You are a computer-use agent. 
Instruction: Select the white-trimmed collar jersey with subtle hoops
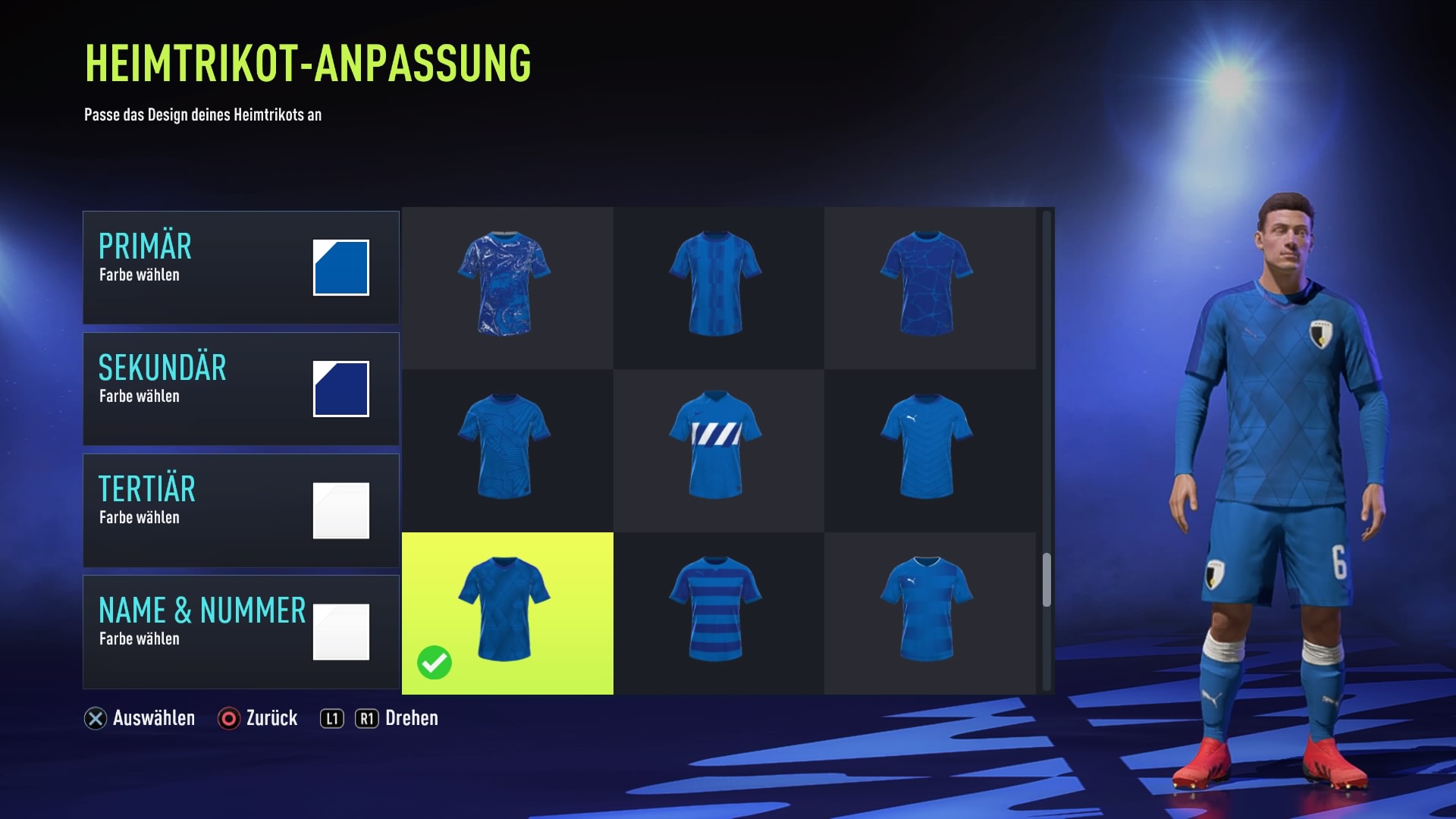(927, 610)
